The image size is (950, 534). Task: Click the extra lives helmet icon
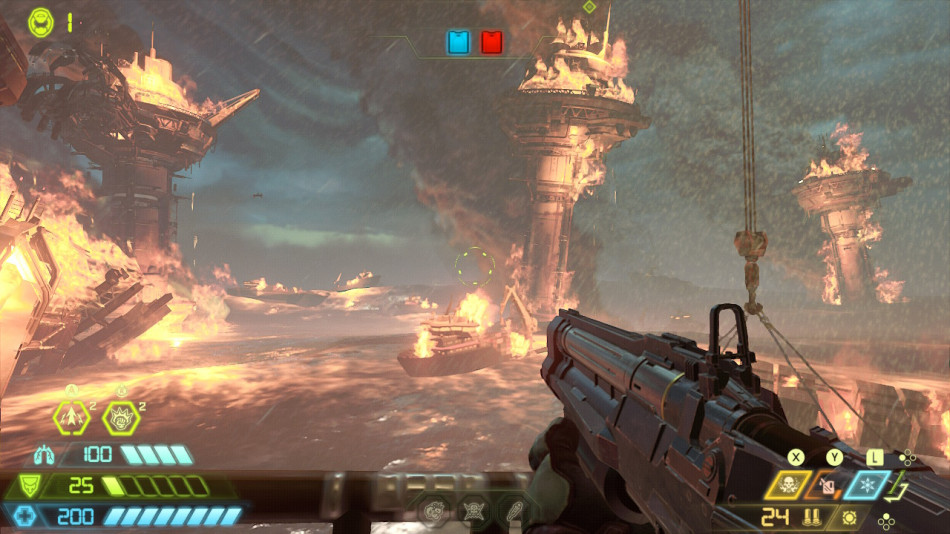41,19
